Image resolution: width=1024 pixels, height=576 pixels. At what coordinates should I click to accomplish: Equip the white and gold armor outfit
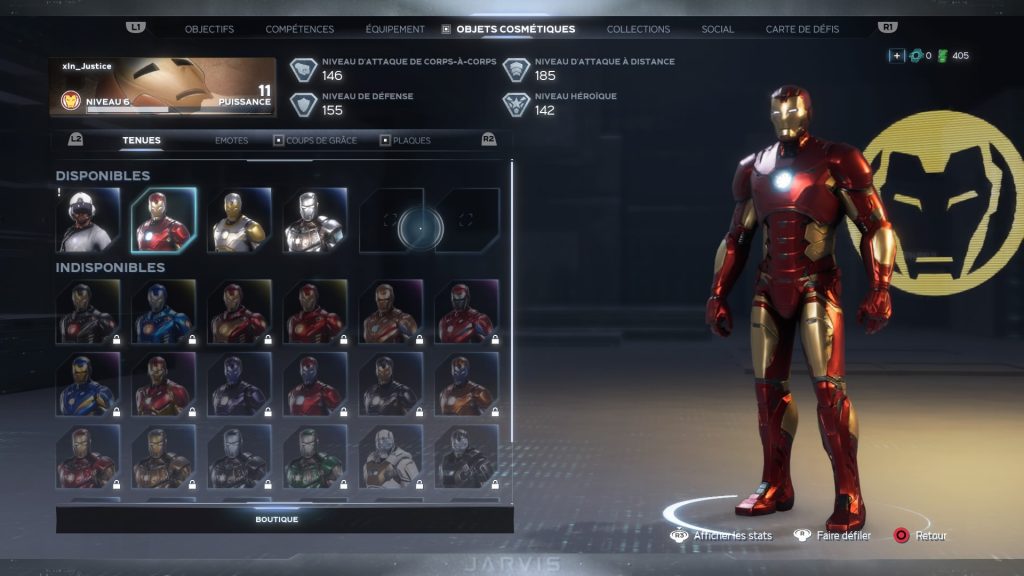click(239, 220)
